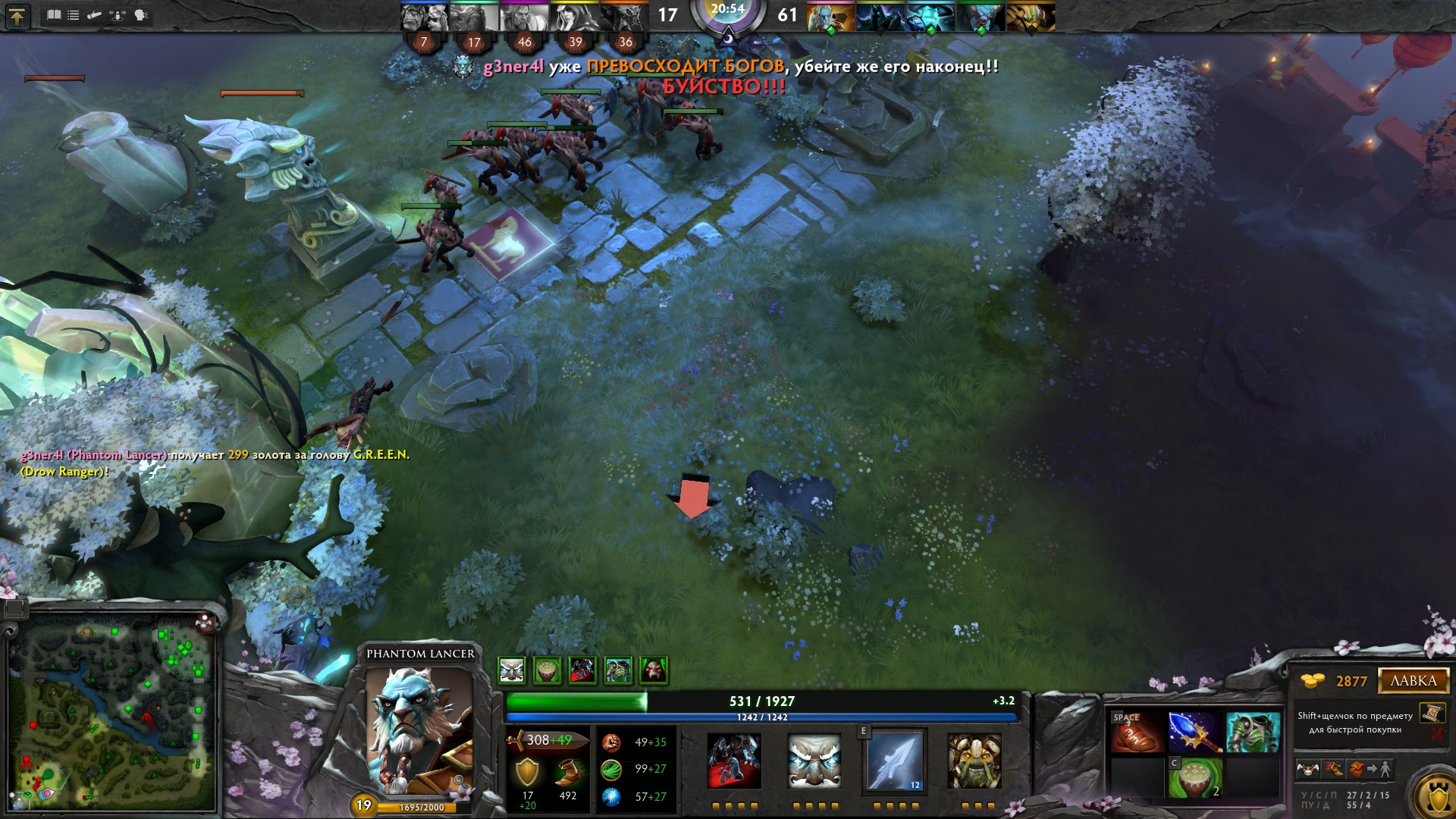The image size is (1456, 819).
Task: Show the scoreboard list icon
Action: pyautogui.click(x=74, y=15)
